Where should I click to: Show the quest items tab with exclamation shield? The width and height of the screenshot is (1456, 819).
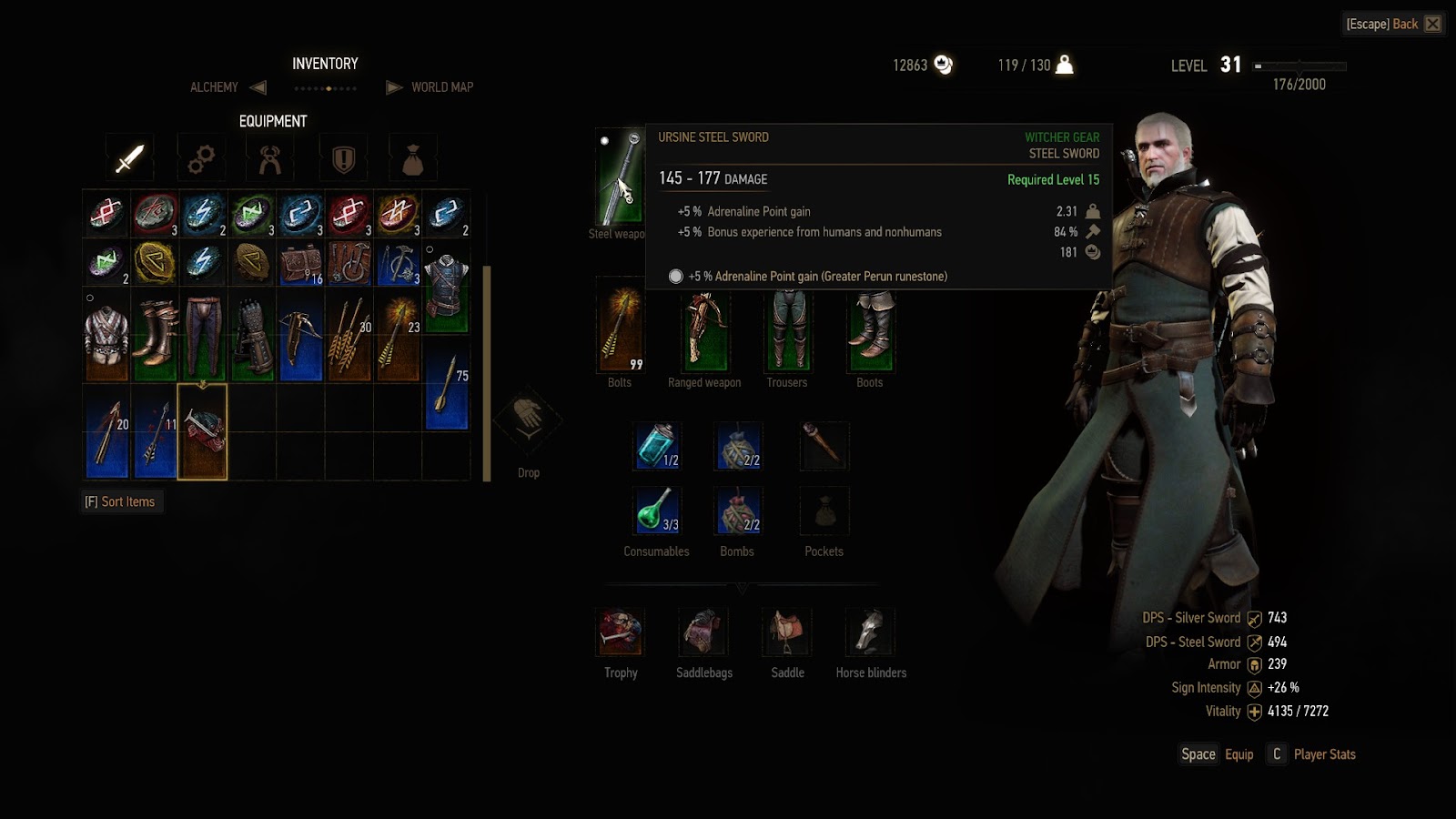343,159
